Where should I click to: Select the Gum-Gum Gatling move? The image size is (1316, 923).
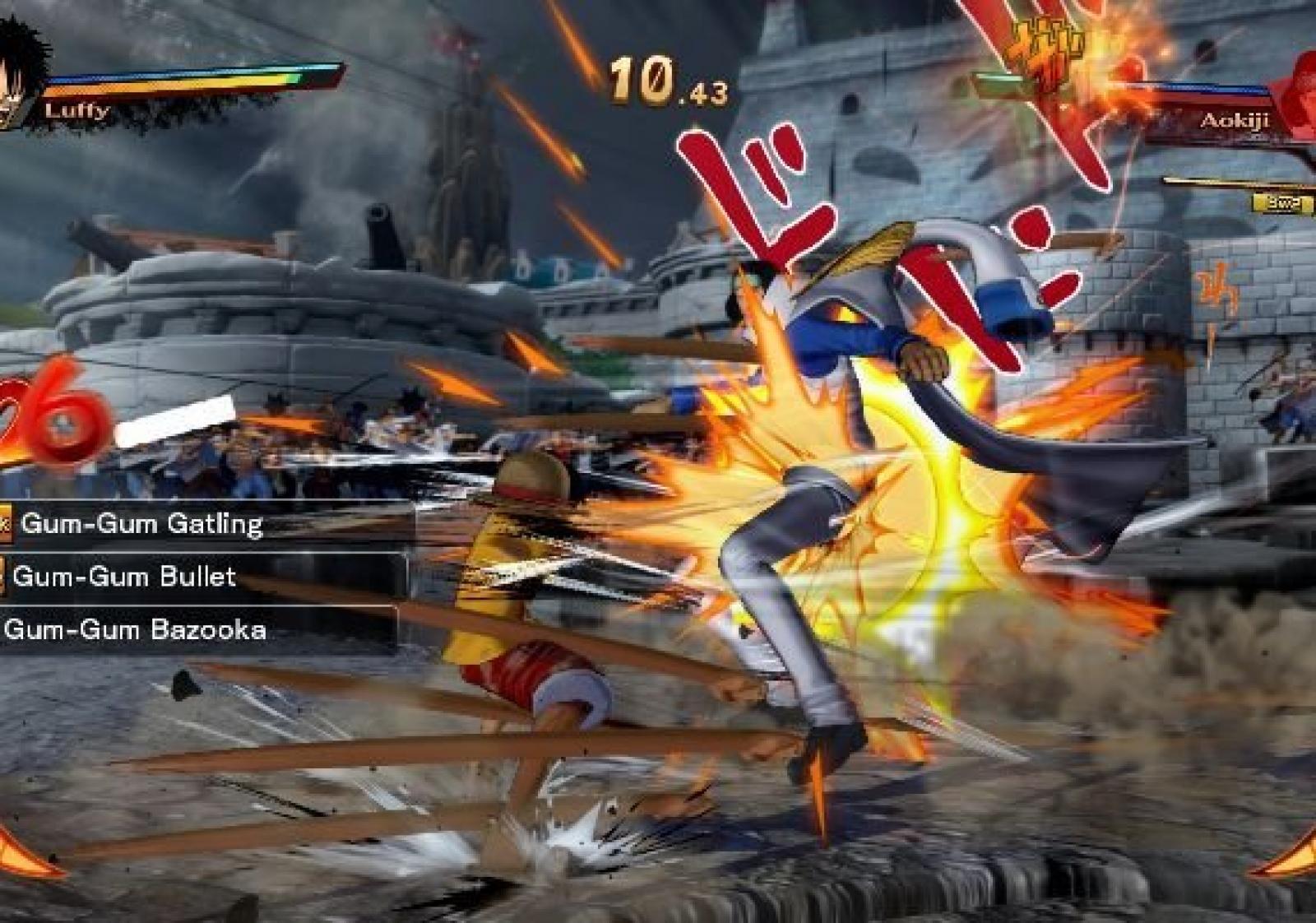pyautogui.click(x=141, y=524)
